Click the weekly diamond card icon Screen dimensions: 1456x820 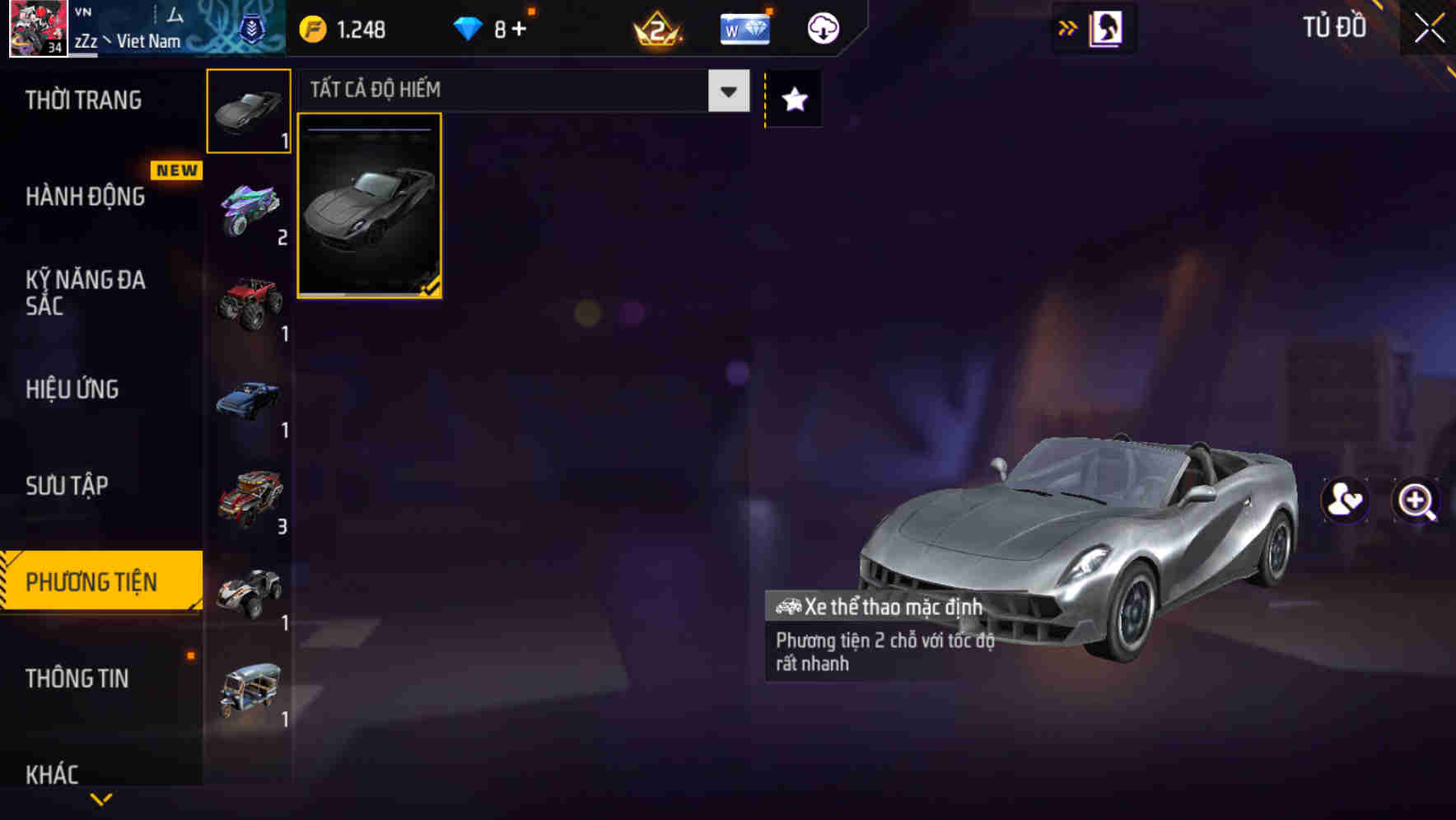(745, 28)
